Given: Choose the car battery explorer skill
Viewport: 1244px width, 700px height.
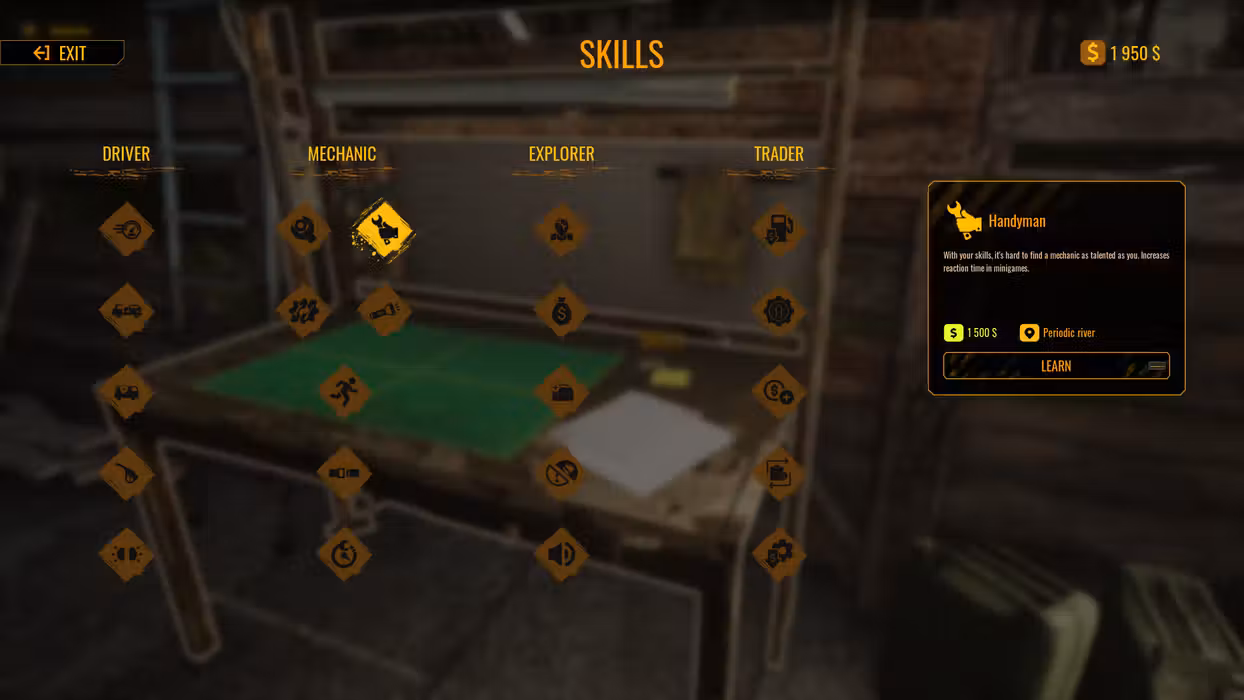Looking at the screenshot, I should [x=561, y=391].
